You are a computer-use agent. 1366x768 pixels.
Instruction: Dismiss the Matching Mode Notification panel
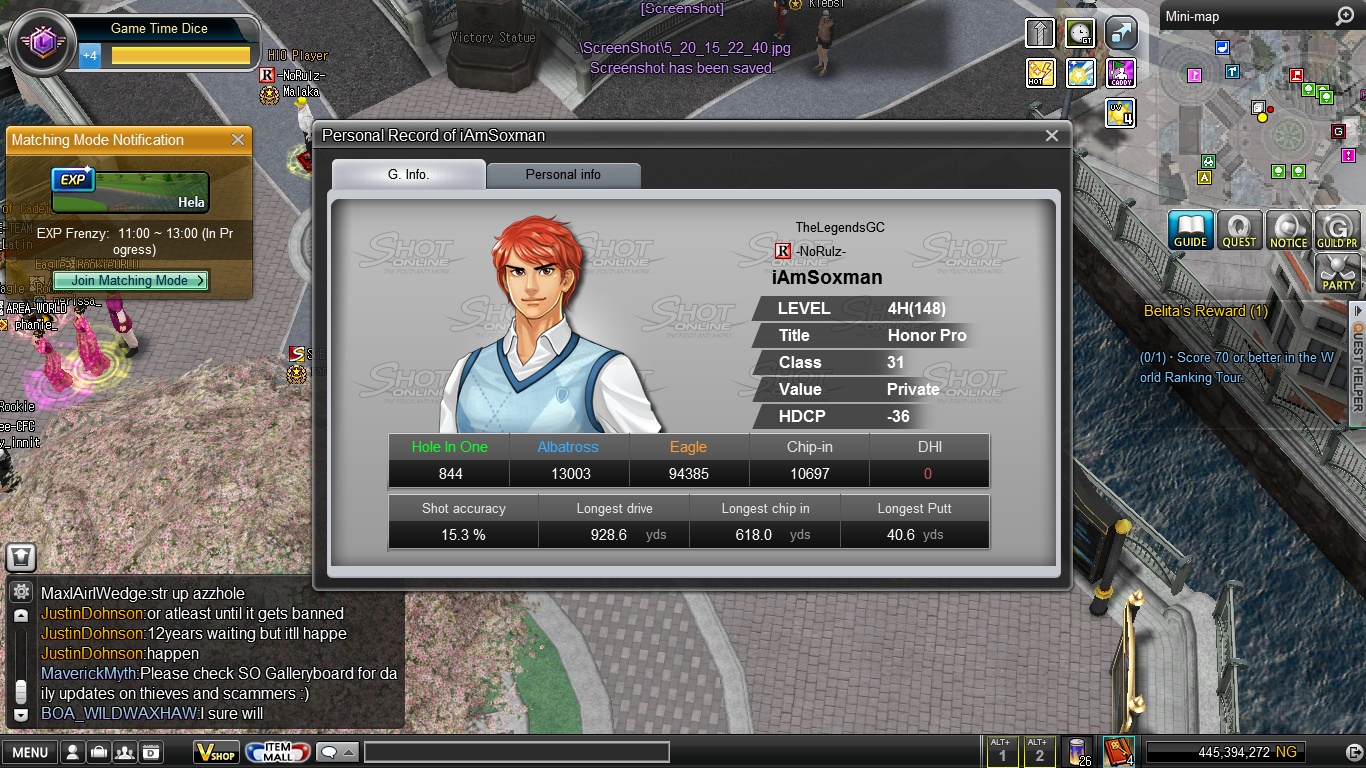click(x=238, y=140)
